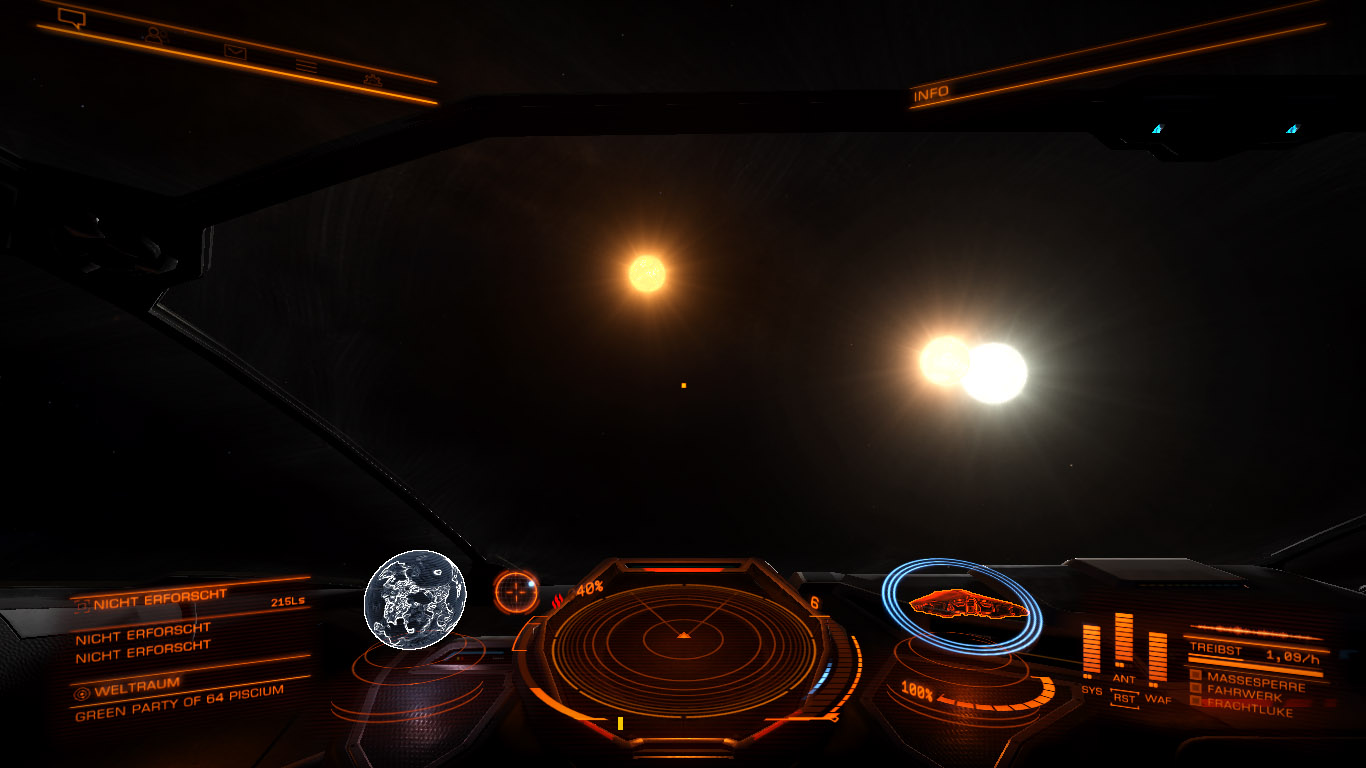Toggle the Fahrwerk landing gear indicator
The width and height of the screenshot is (1366, 768).
pos(1243,690)
